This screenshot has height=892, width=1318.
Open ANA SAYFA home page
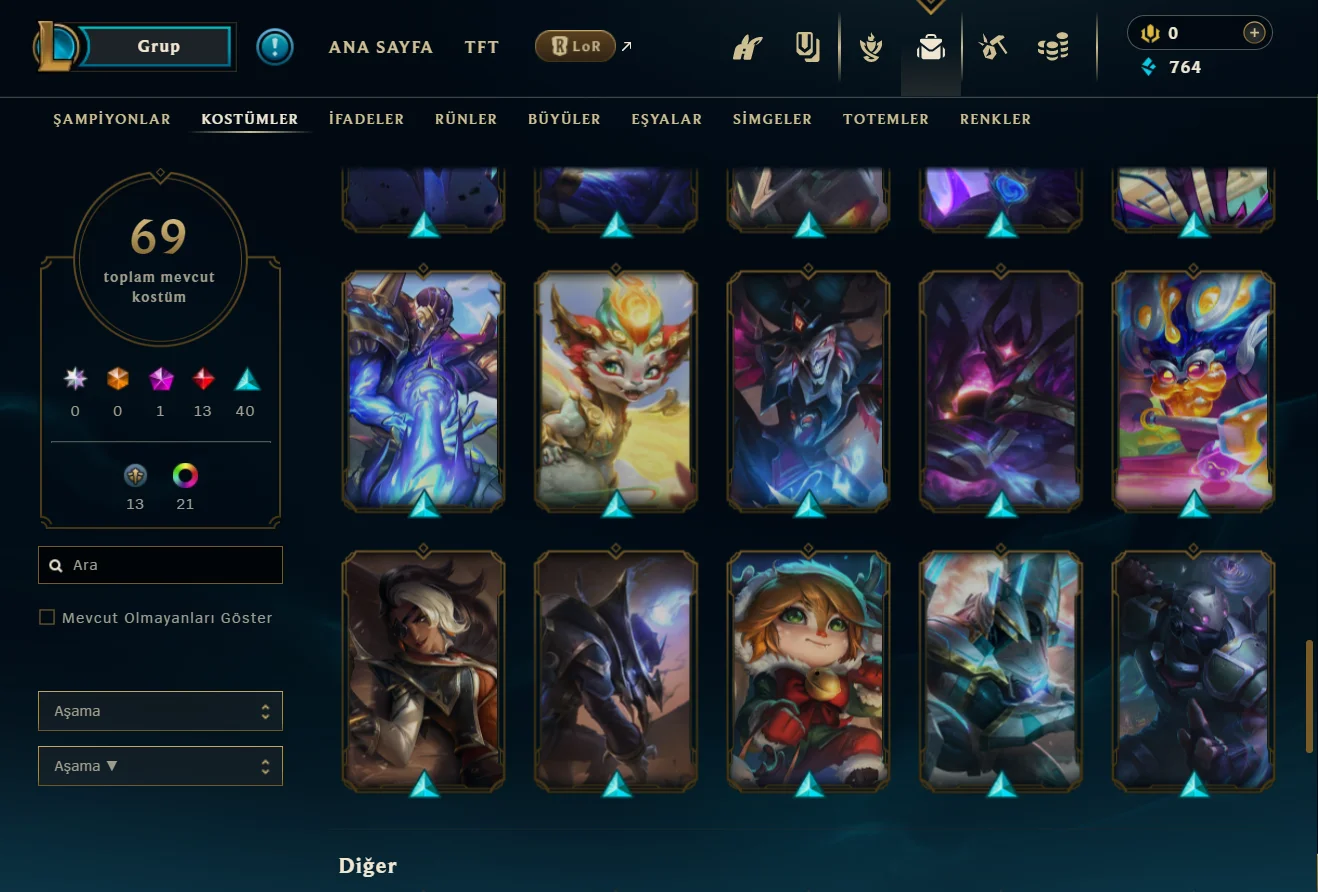tap(381, 47)
